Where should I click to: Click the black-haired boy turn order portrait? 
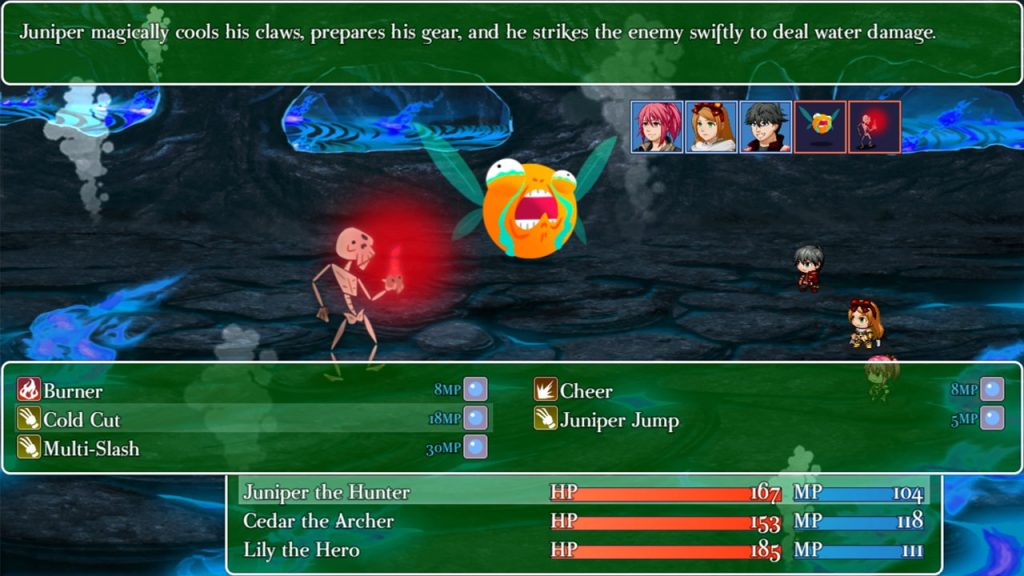765,127
